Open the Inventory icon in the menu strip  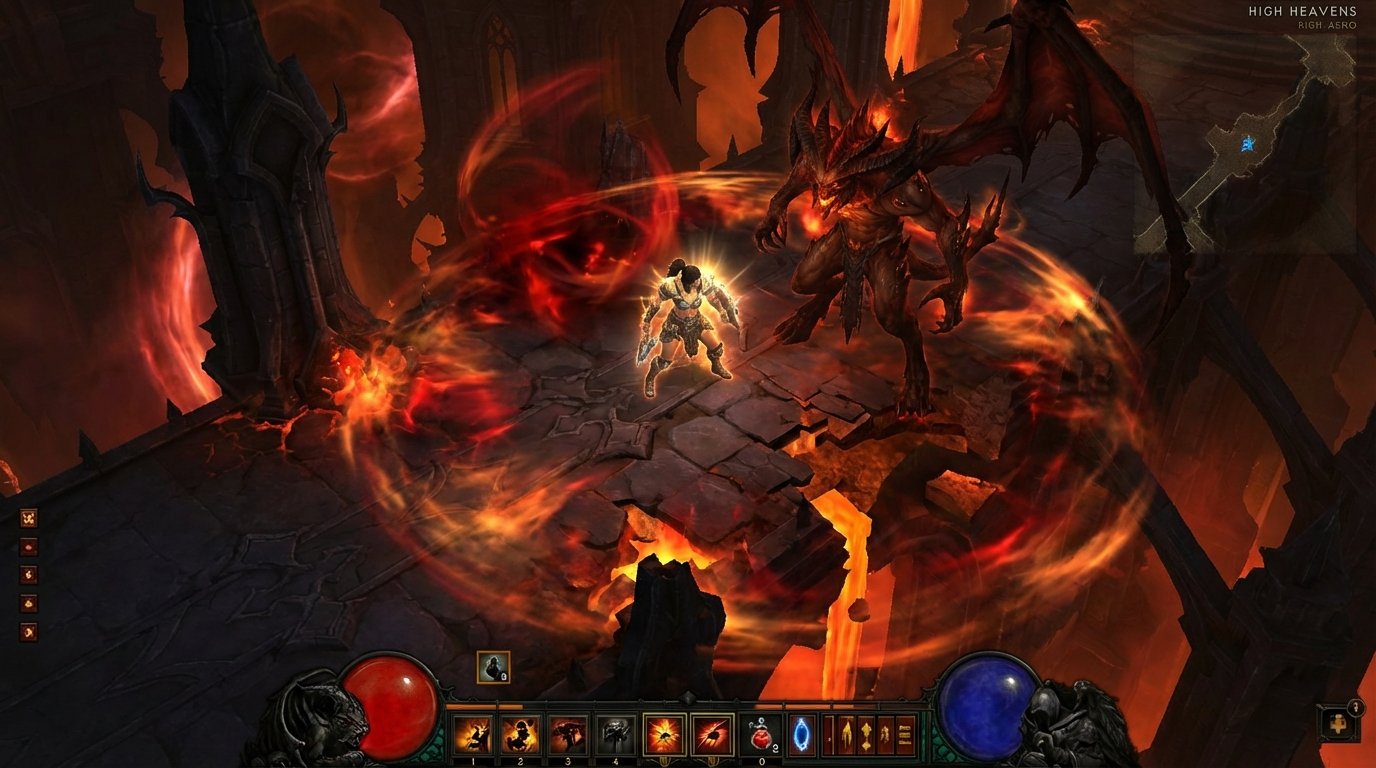click(828, 733)
